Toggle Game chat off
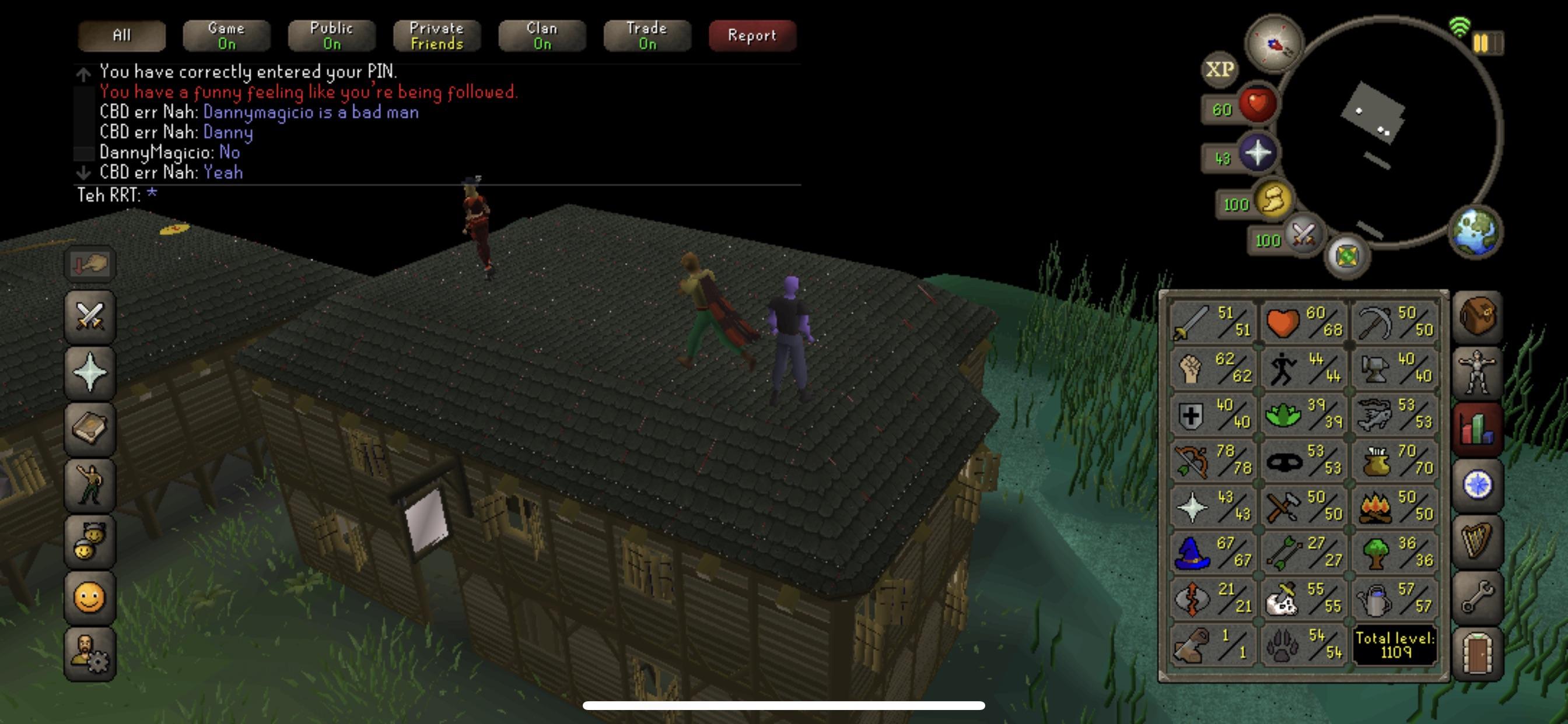1568x724 pixels. (226, 36)
